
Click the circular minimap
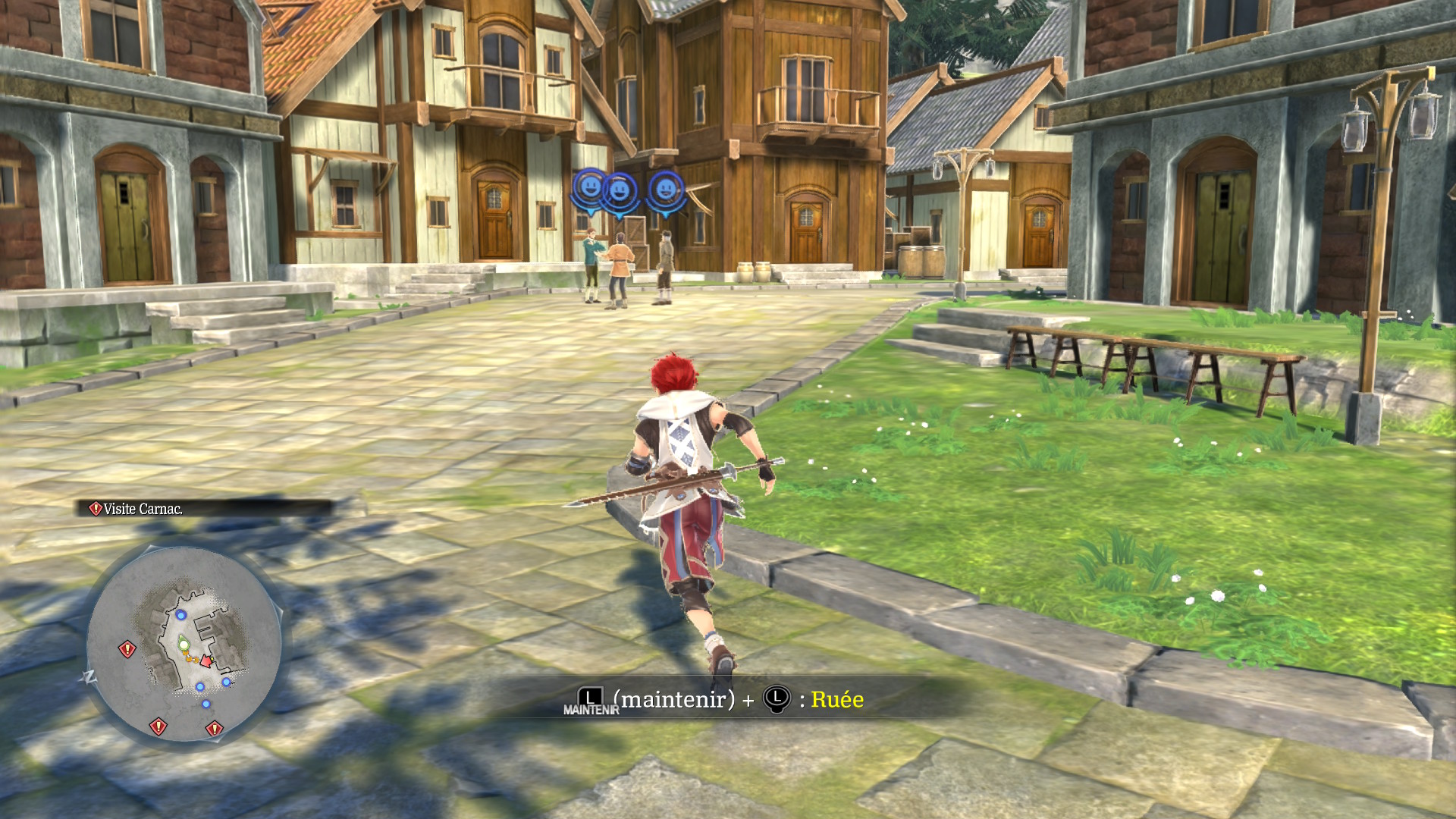[184, 645]
